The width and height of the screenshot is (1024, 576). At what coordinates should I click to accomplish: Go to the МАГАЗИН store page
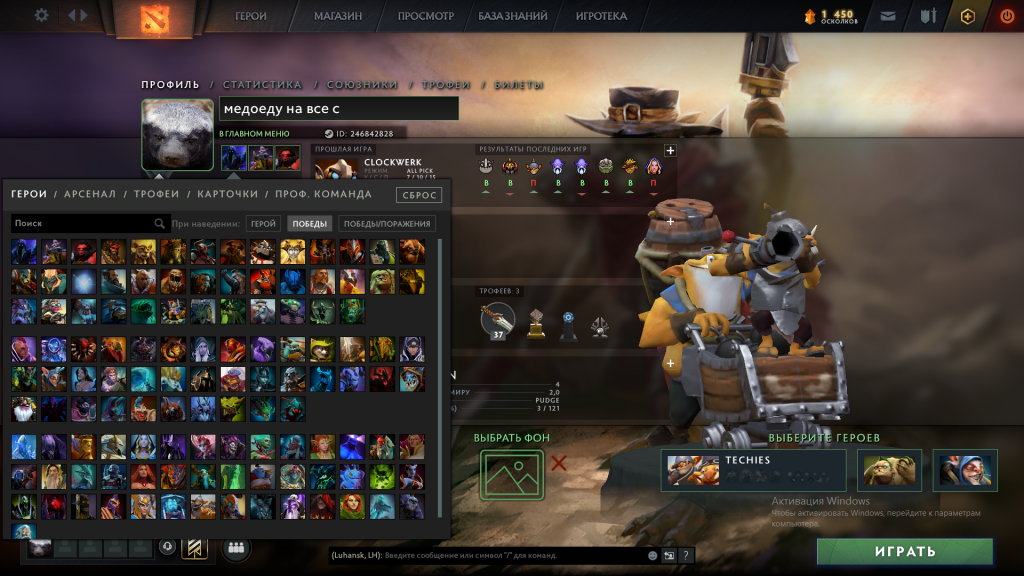pyautogui.click(x=338, y=16)
